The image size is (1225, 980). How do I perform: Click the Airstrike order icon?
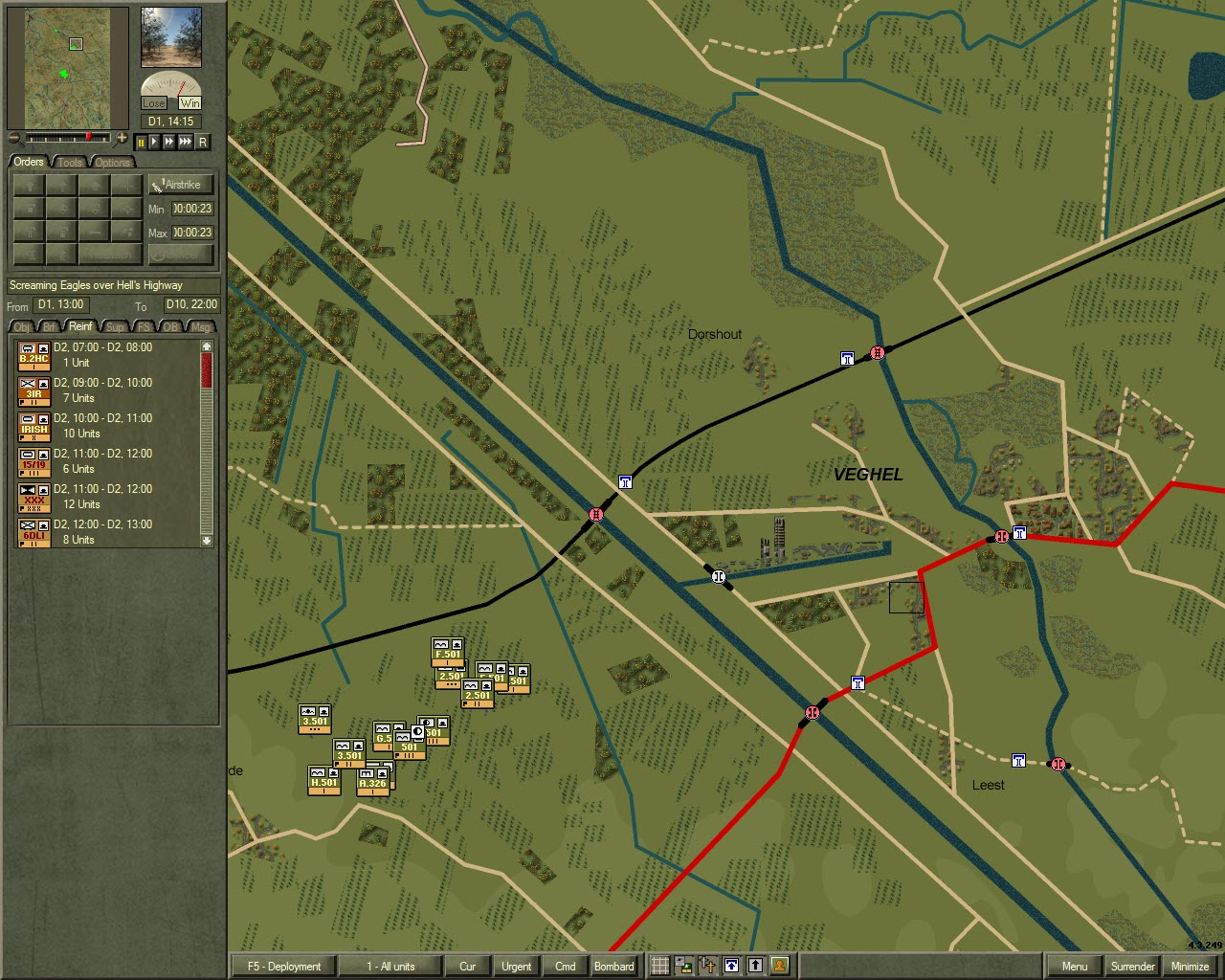coord(182,184)
